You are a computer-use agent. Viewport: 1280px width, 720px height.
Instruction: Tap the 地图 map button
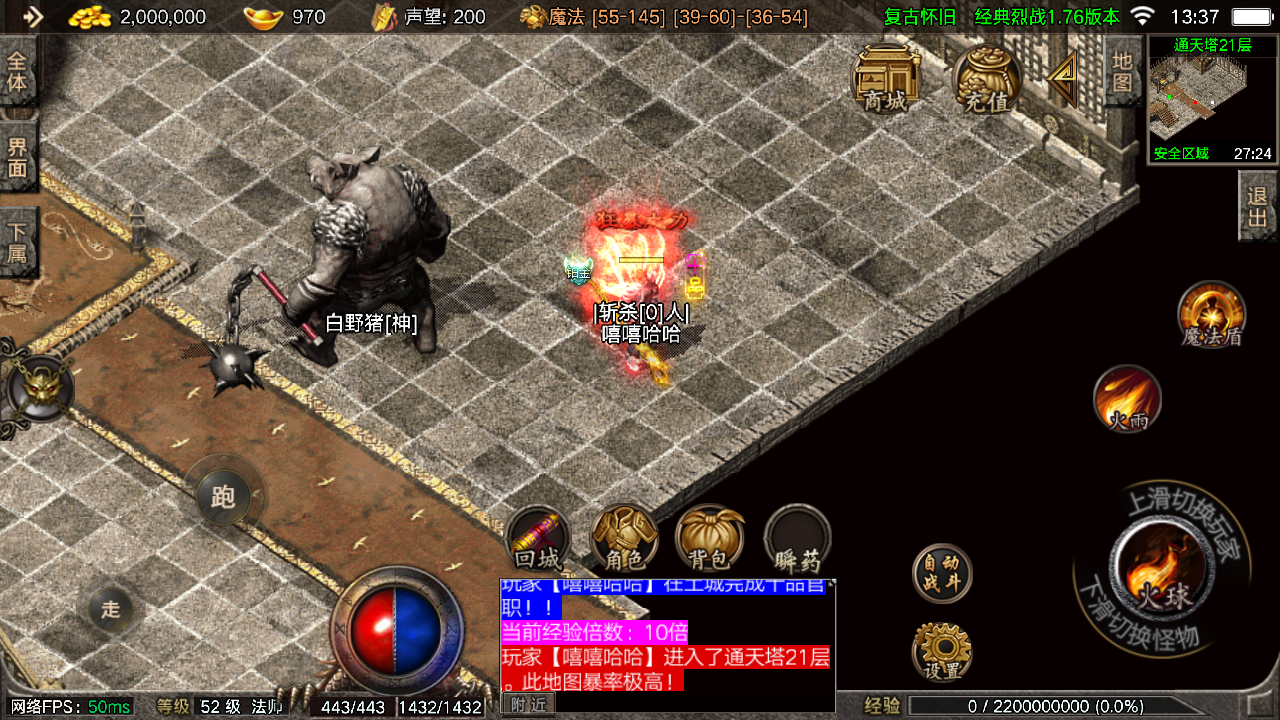point(1122,70)
